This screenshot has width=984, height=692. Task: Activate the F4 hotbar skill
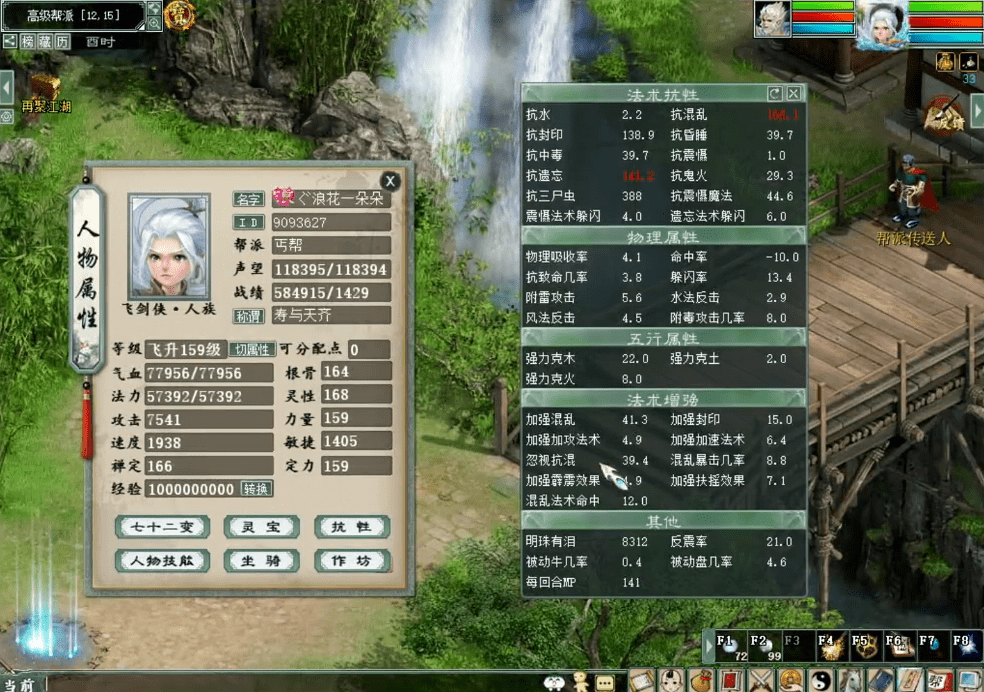click(x=828, y=647)
